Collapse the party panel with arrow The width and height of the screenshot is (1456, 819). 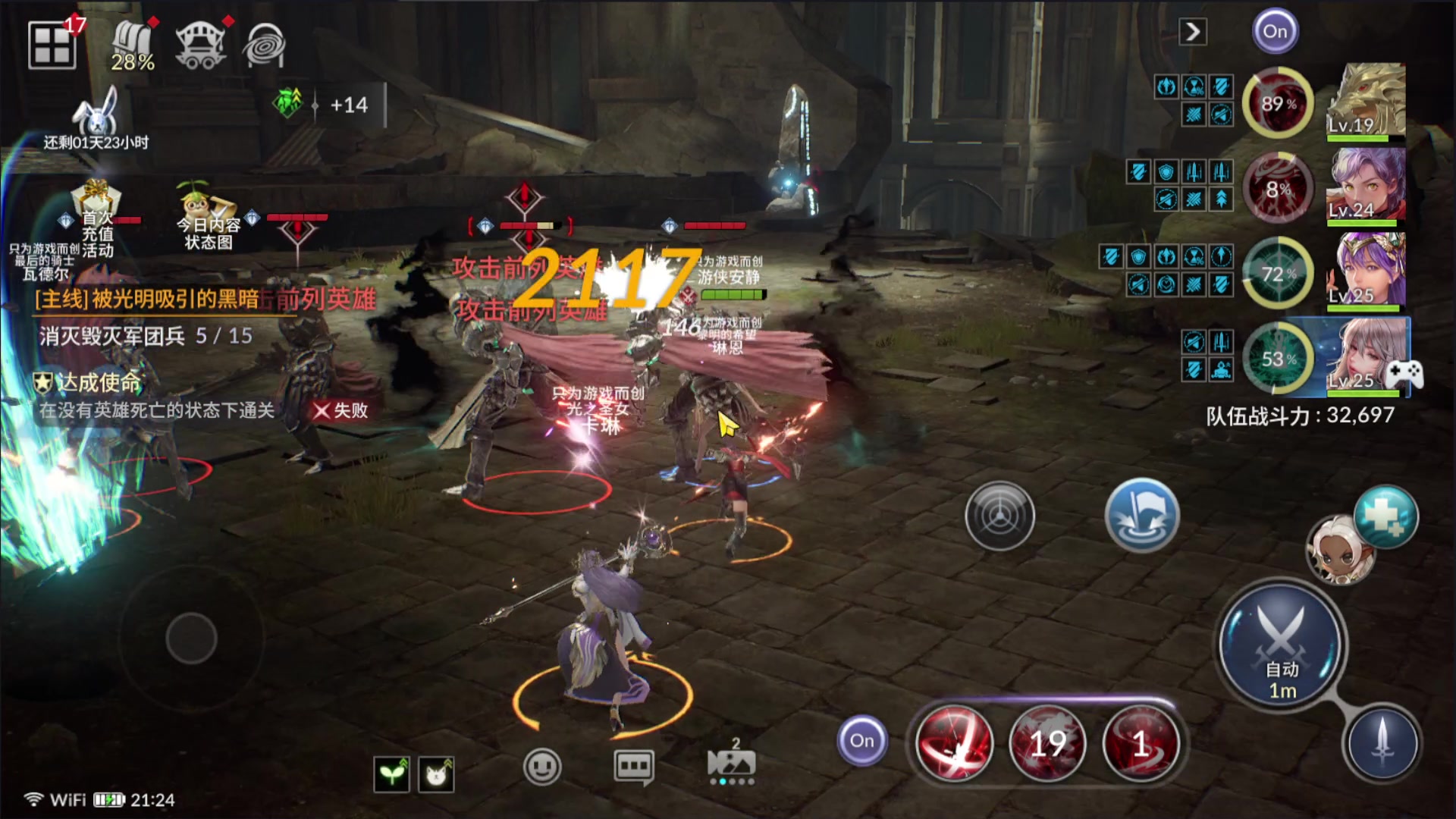pyautogui.click(x=1193, y=32)
